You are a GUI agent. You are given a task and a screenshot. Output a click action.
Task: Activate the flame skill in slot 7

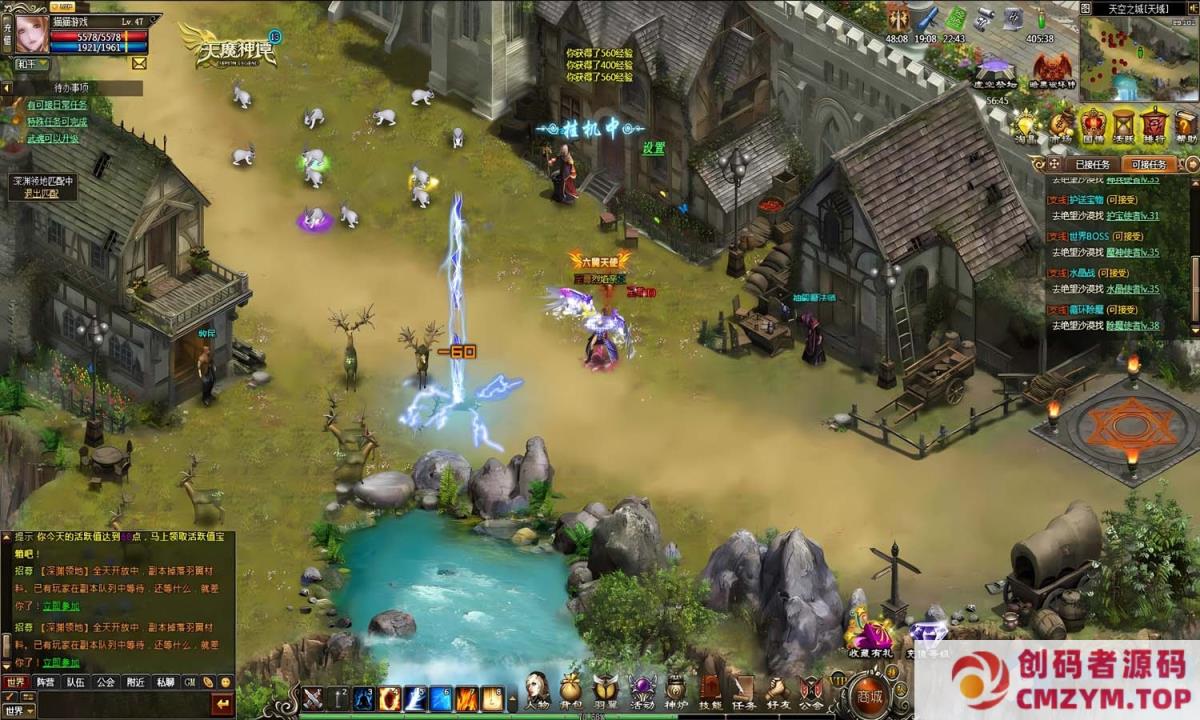point(467,698)
